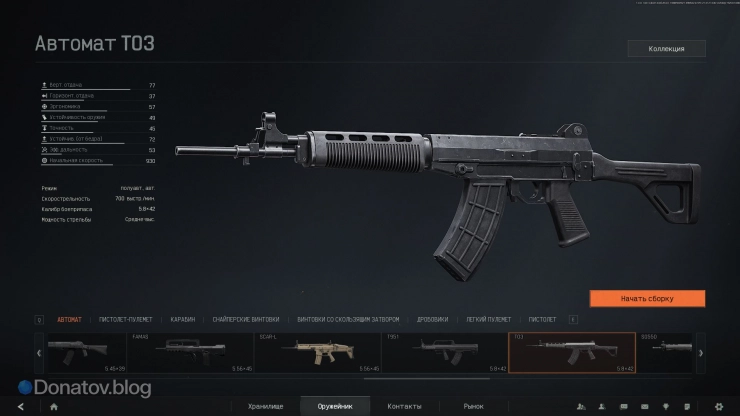Open the Хранилище section
Image resolution: width=740 pixels, height=416 pixels.
pyautogui.click(x=267, y=406)
